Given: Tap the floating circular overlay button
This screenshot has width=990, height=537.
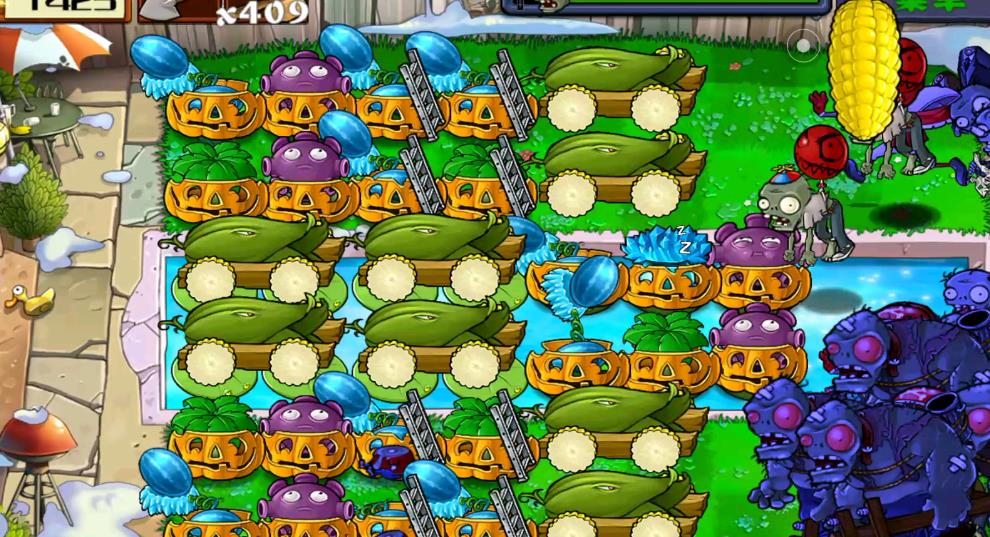Looking at the screenshot, I should tap(803, 45).
